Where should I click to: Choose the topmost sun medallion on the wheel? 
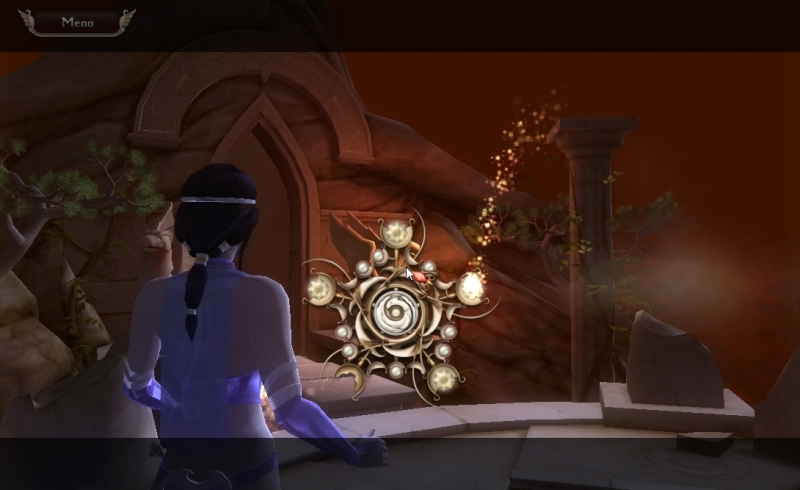395,234
